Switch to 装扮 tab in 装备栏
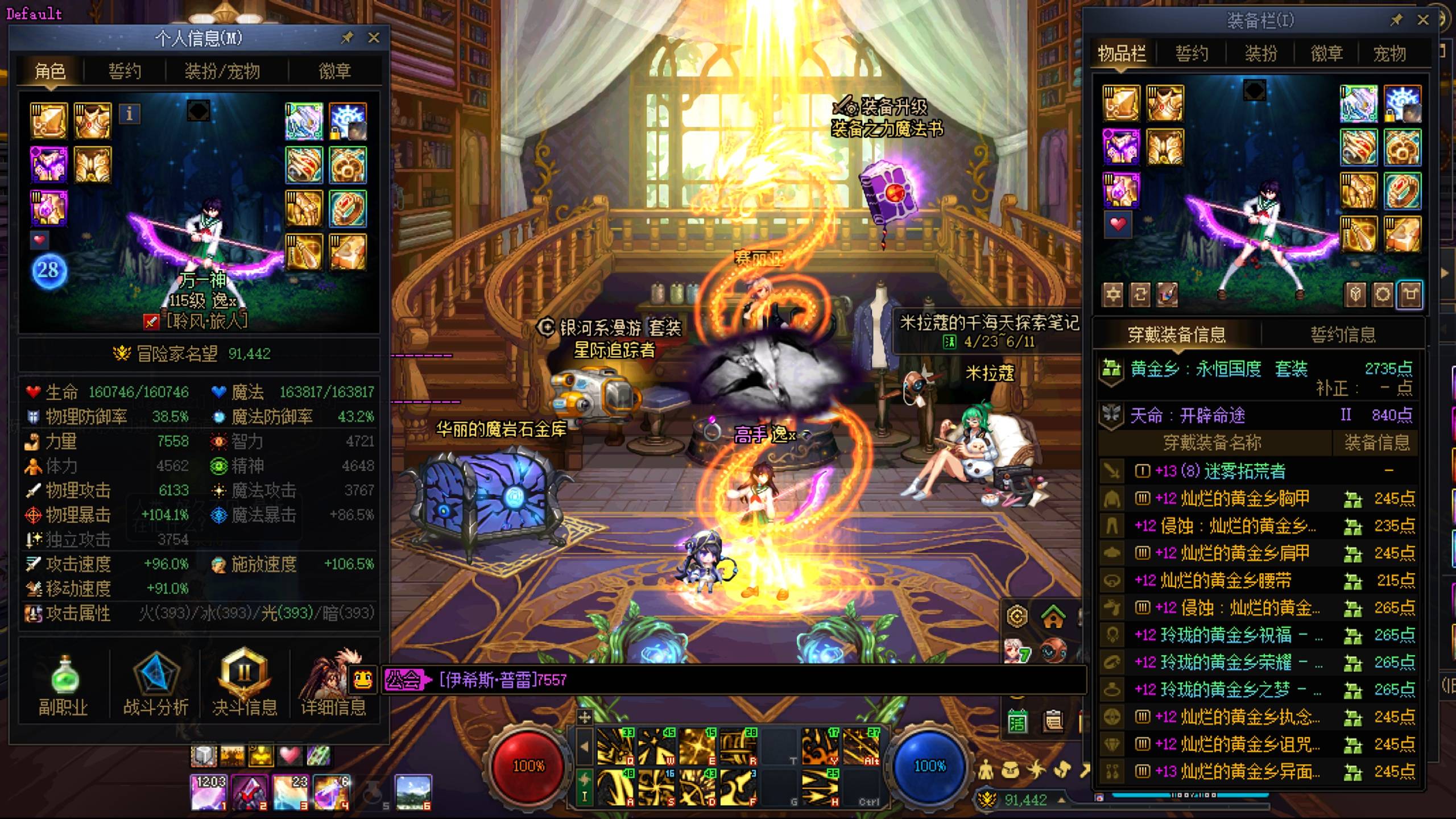 tap(1261, 53)
